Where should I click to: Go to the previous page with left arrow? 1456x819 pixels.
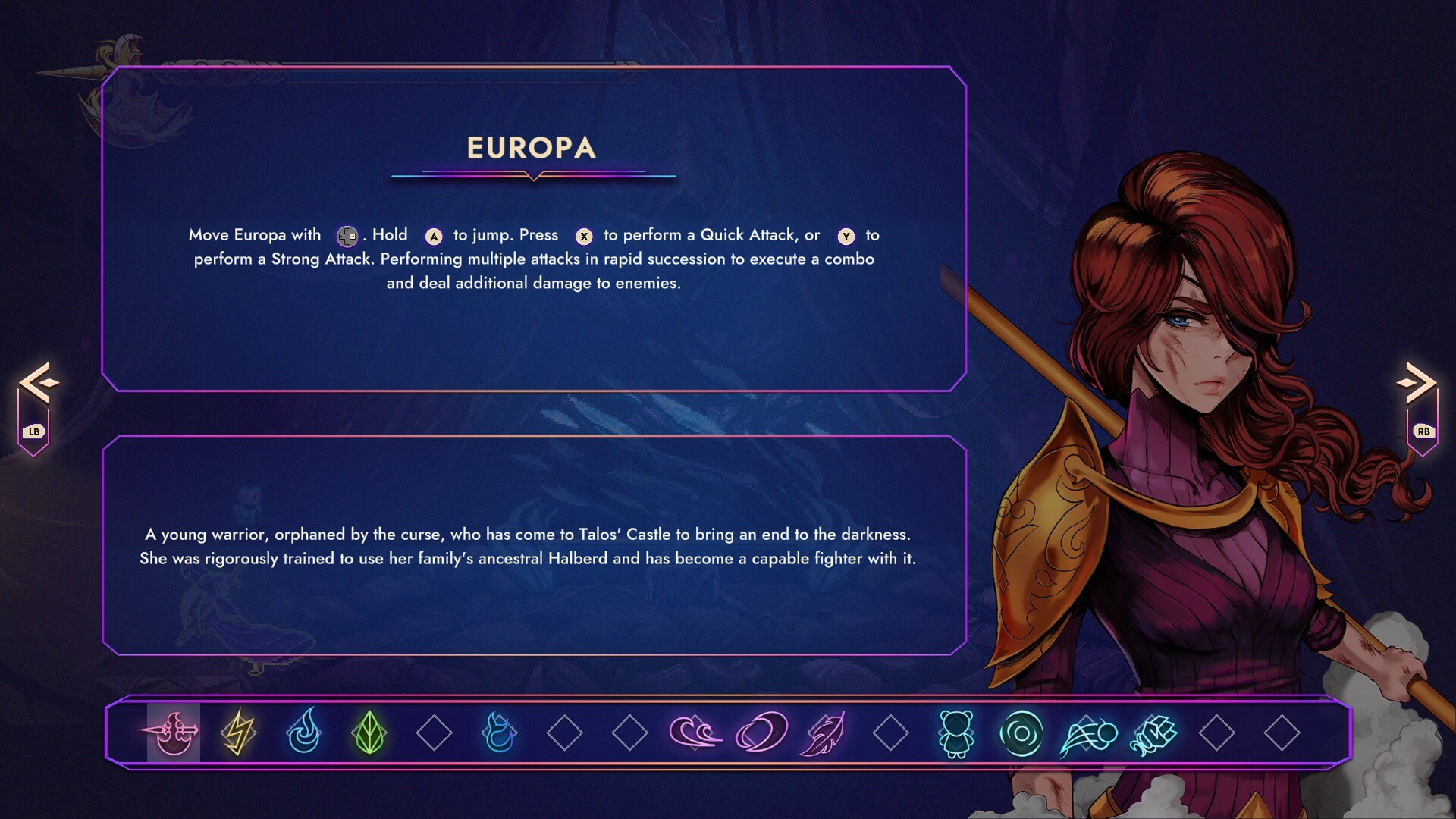pos(38,383)
